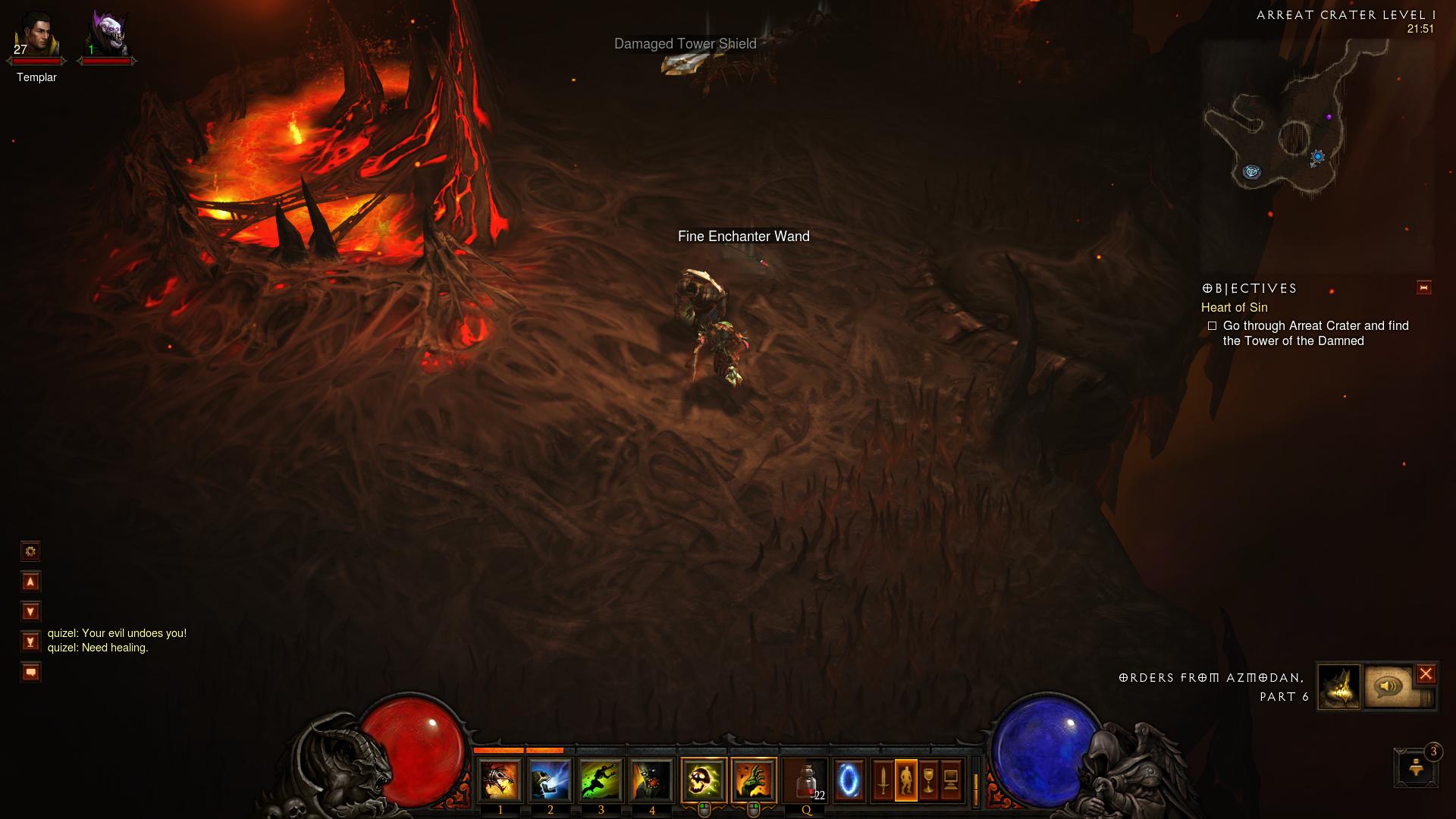Open the achievements chalice button
This screenshot has width=1456, height=819.
coord(928,780)
